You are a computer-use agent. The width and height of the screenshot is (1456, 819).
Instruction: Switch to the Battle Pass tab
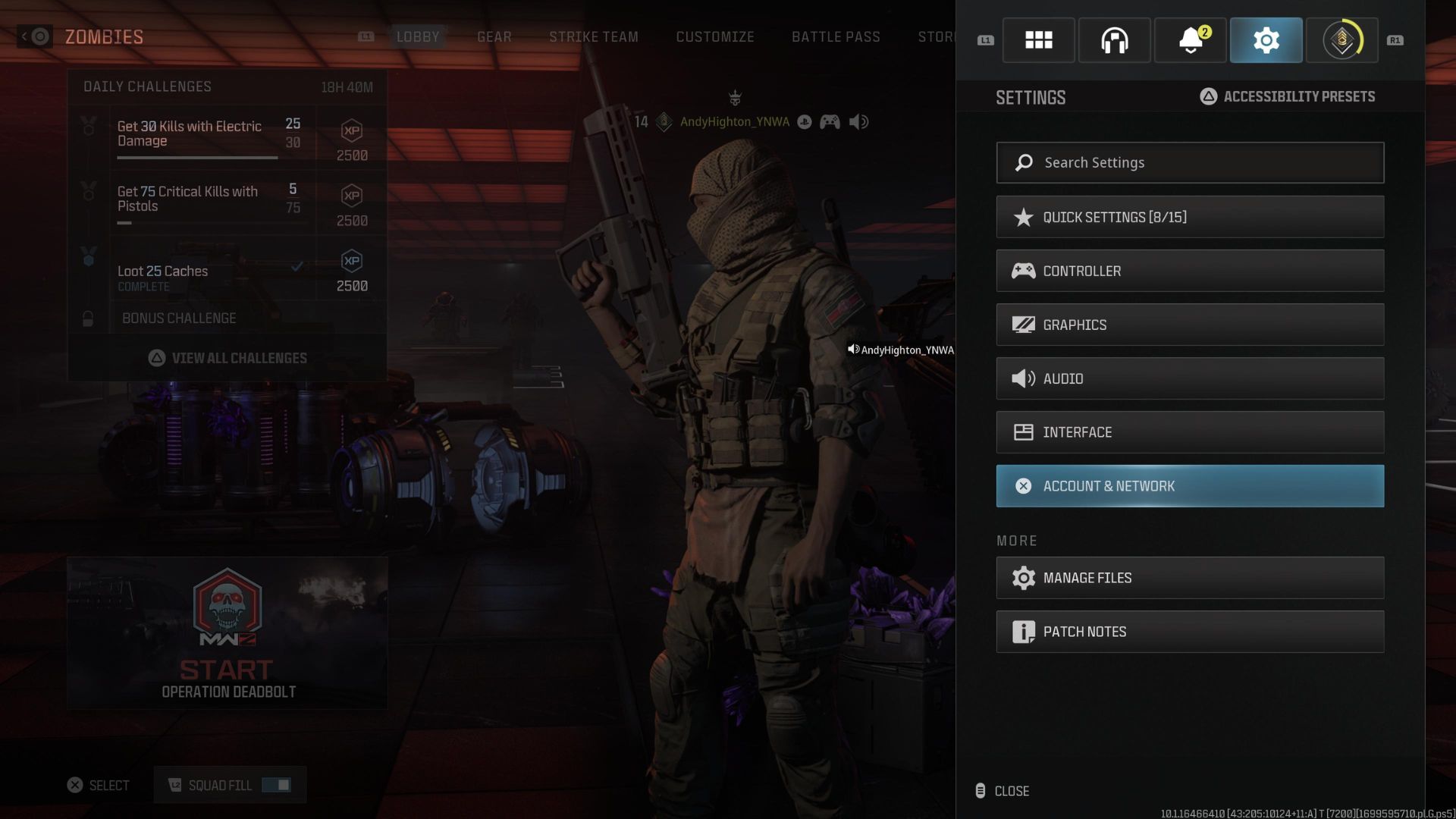(x=836, y=36)
